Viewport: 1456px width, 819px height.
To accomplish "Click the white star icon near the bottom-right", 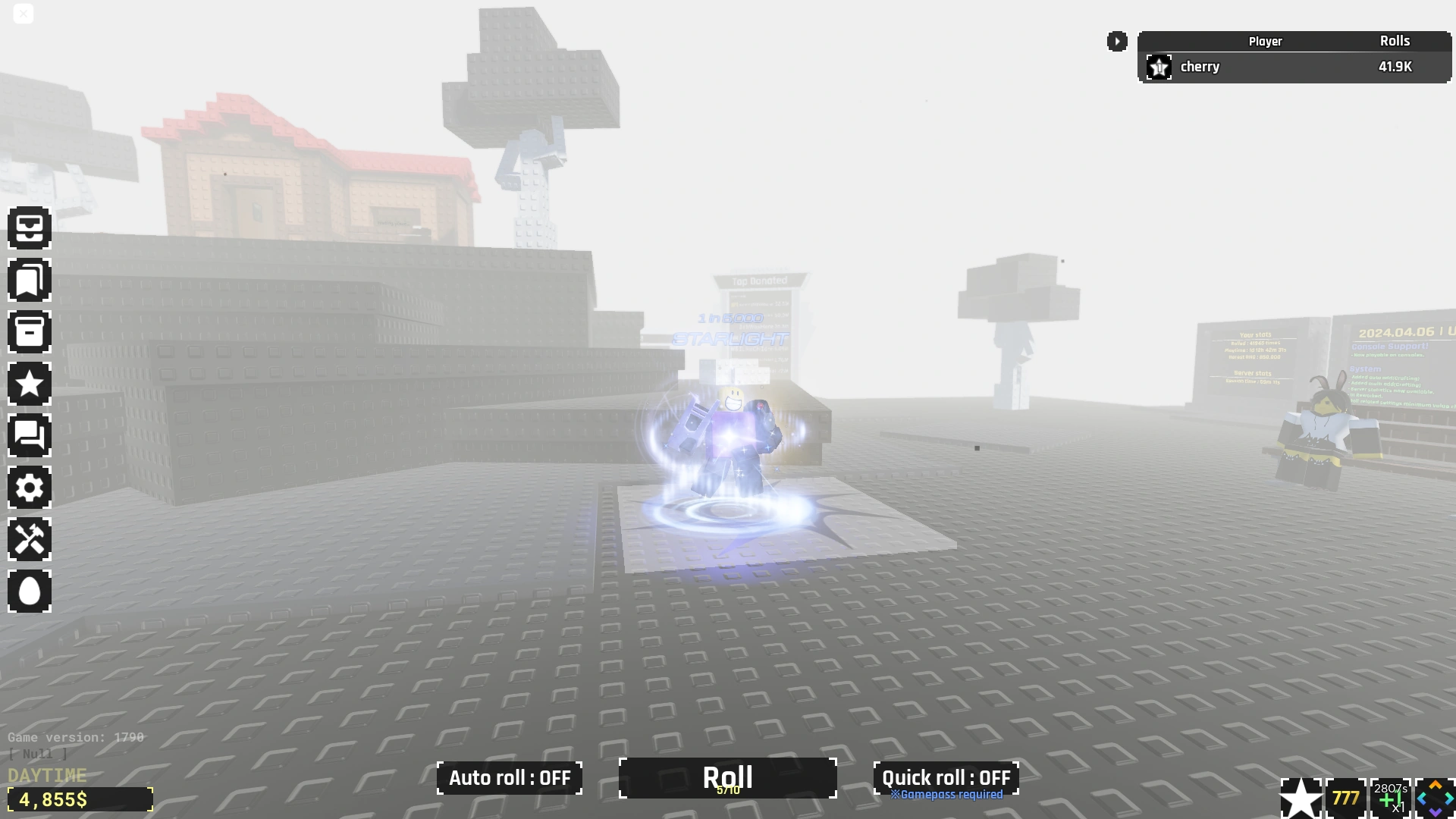I will [1301, 797].
